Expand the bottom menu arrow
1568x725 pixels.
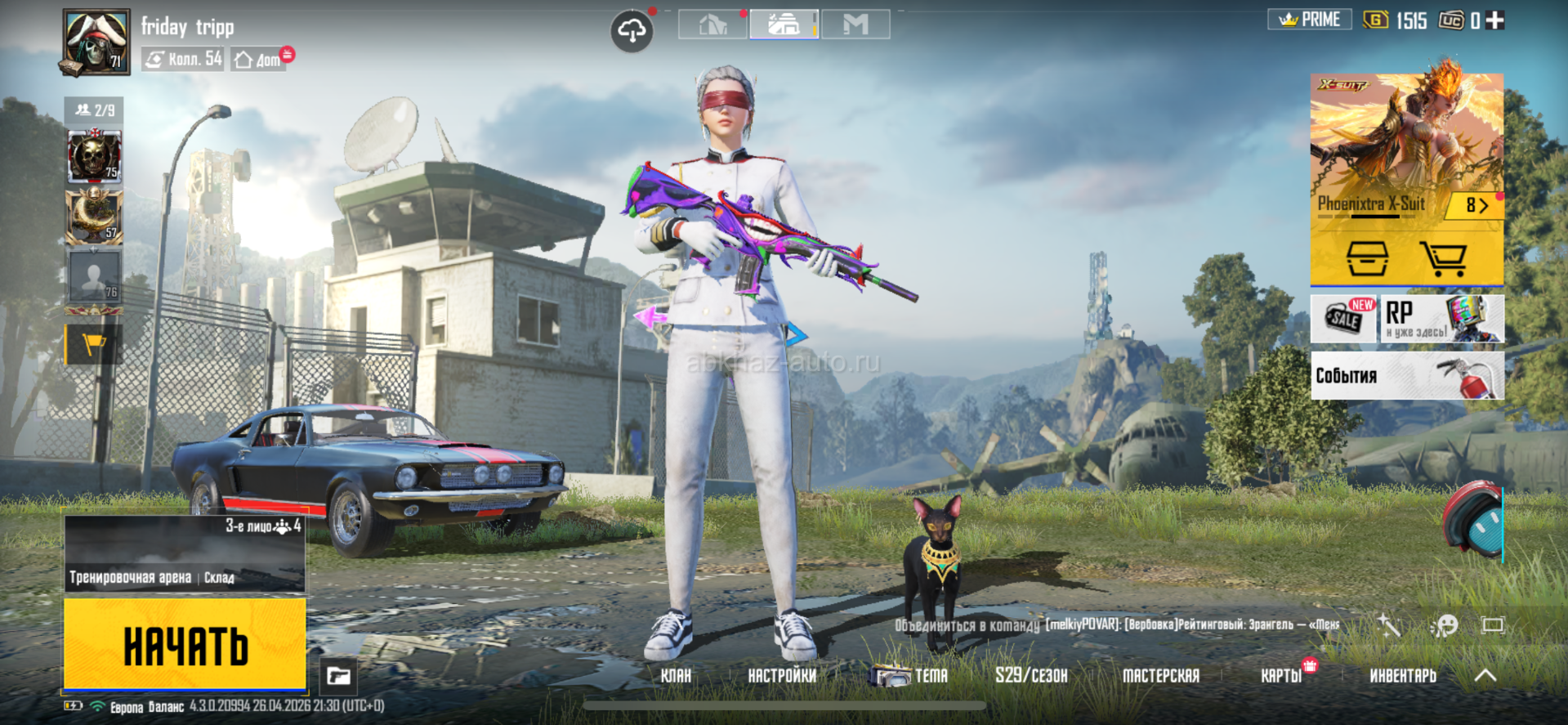point(1485,676)
